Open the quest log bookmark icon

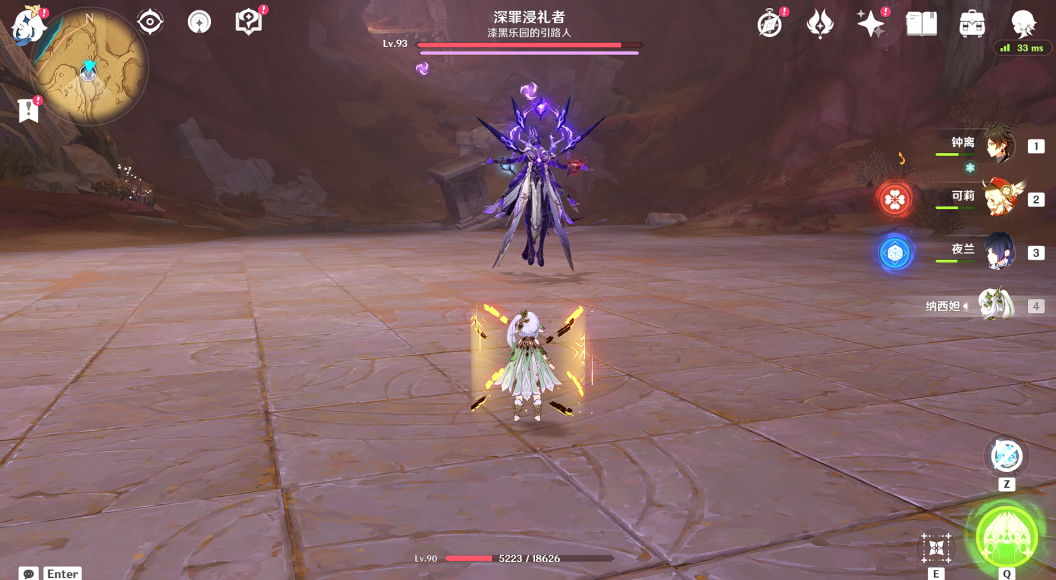pyautogui.click(x=28, y=110)
